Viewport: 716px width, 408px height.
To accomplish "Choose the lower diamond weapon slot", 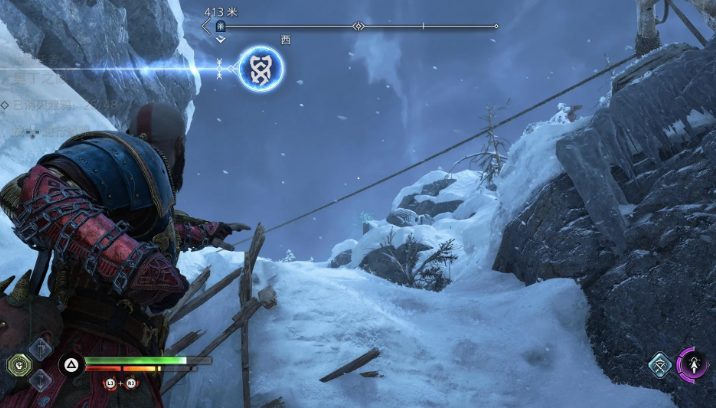I will click(40, 381).
